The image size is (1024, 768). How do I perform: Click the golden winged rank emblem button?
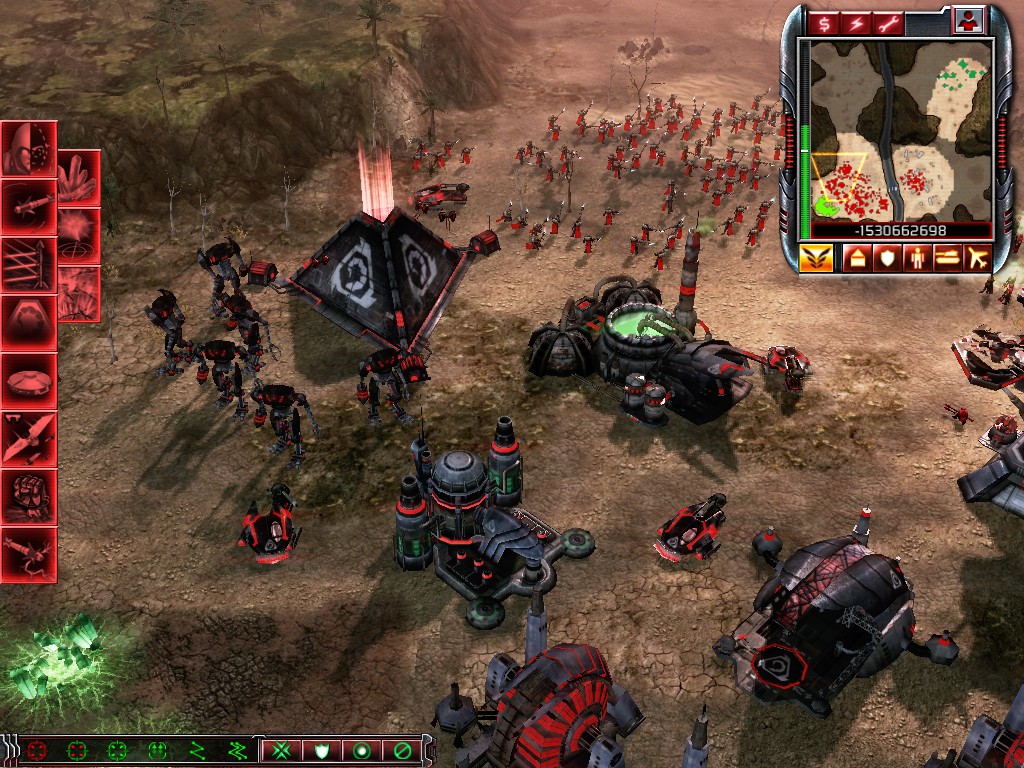coord(815,259)
